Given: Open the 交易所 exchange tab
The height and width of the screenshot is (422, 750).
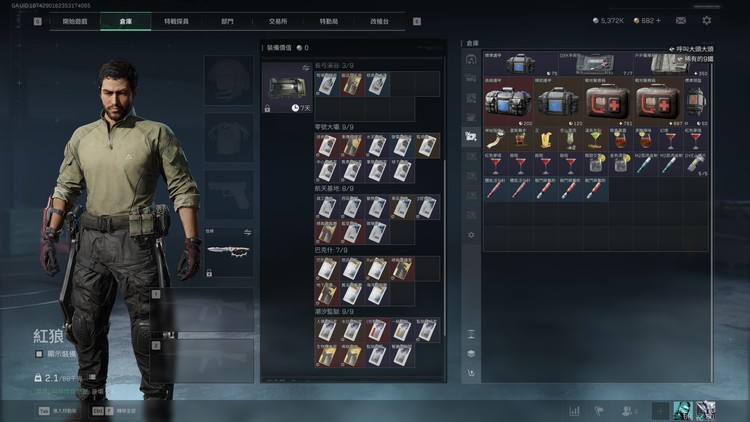Looking at the screenshot, I should point(280,20).
